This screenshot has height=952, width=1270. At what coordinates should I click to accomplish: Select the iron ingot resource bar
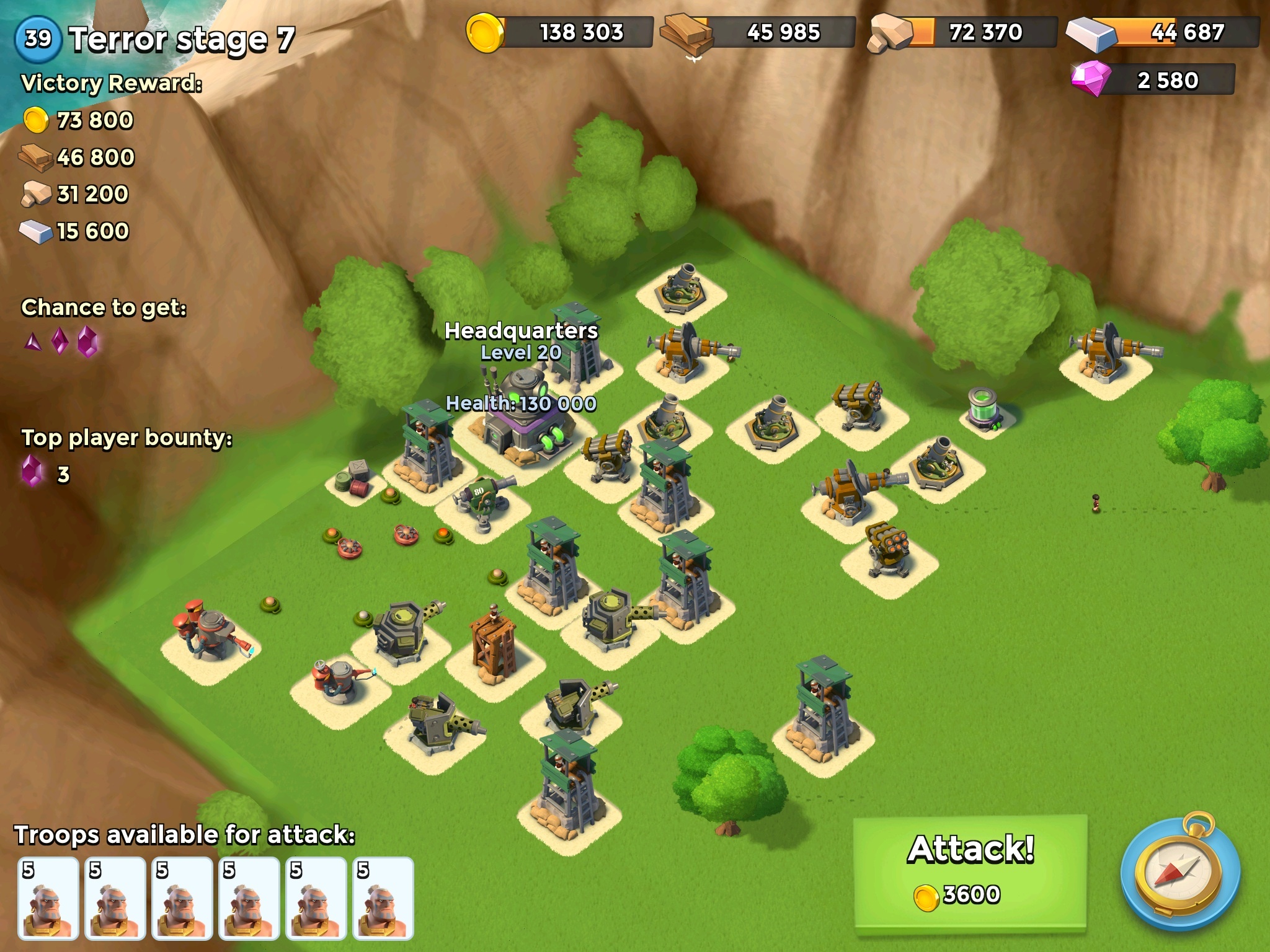click(x=1163, y=32)
